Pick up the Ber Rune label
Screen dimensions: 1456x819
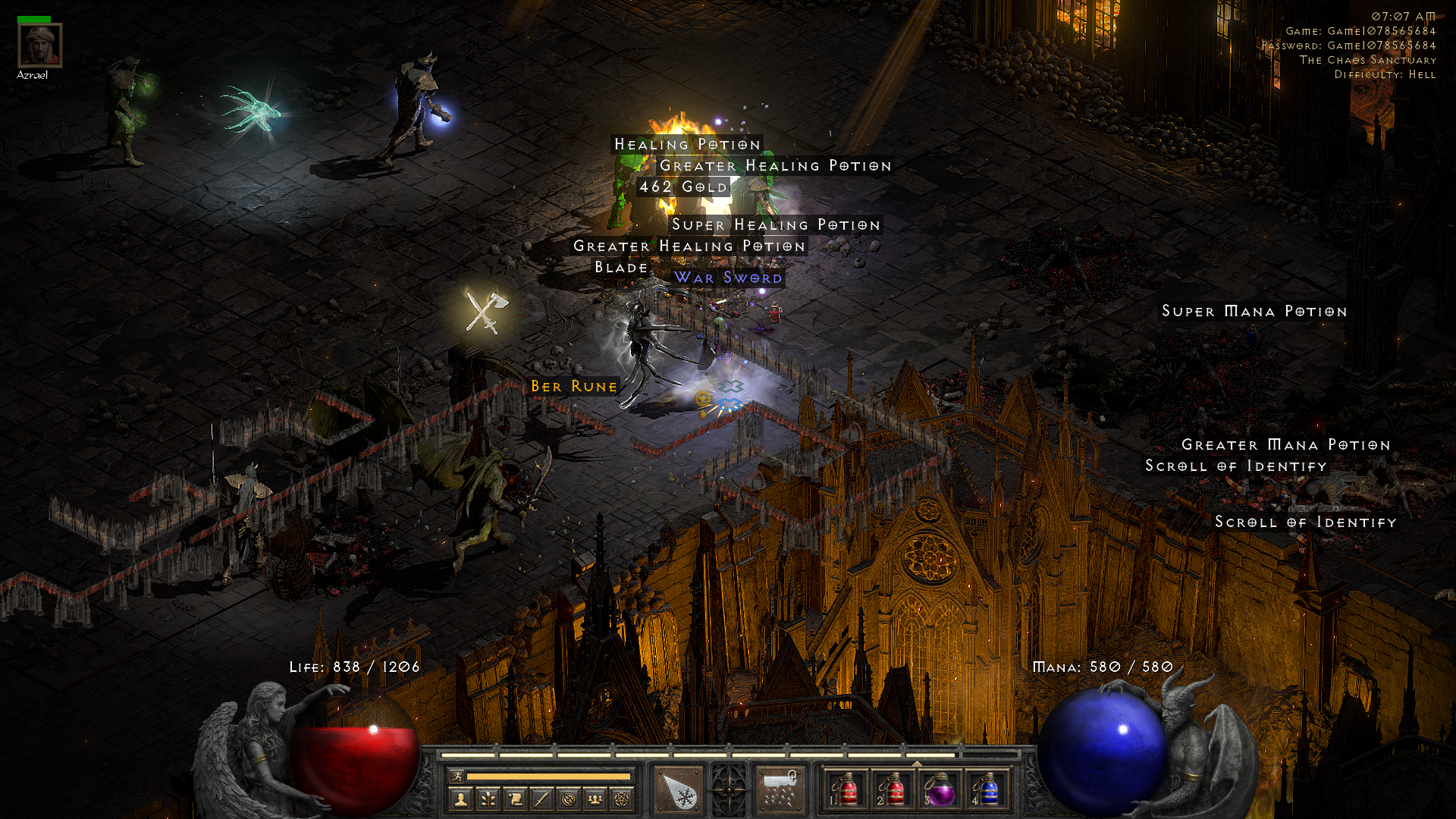tap(574, 387)
